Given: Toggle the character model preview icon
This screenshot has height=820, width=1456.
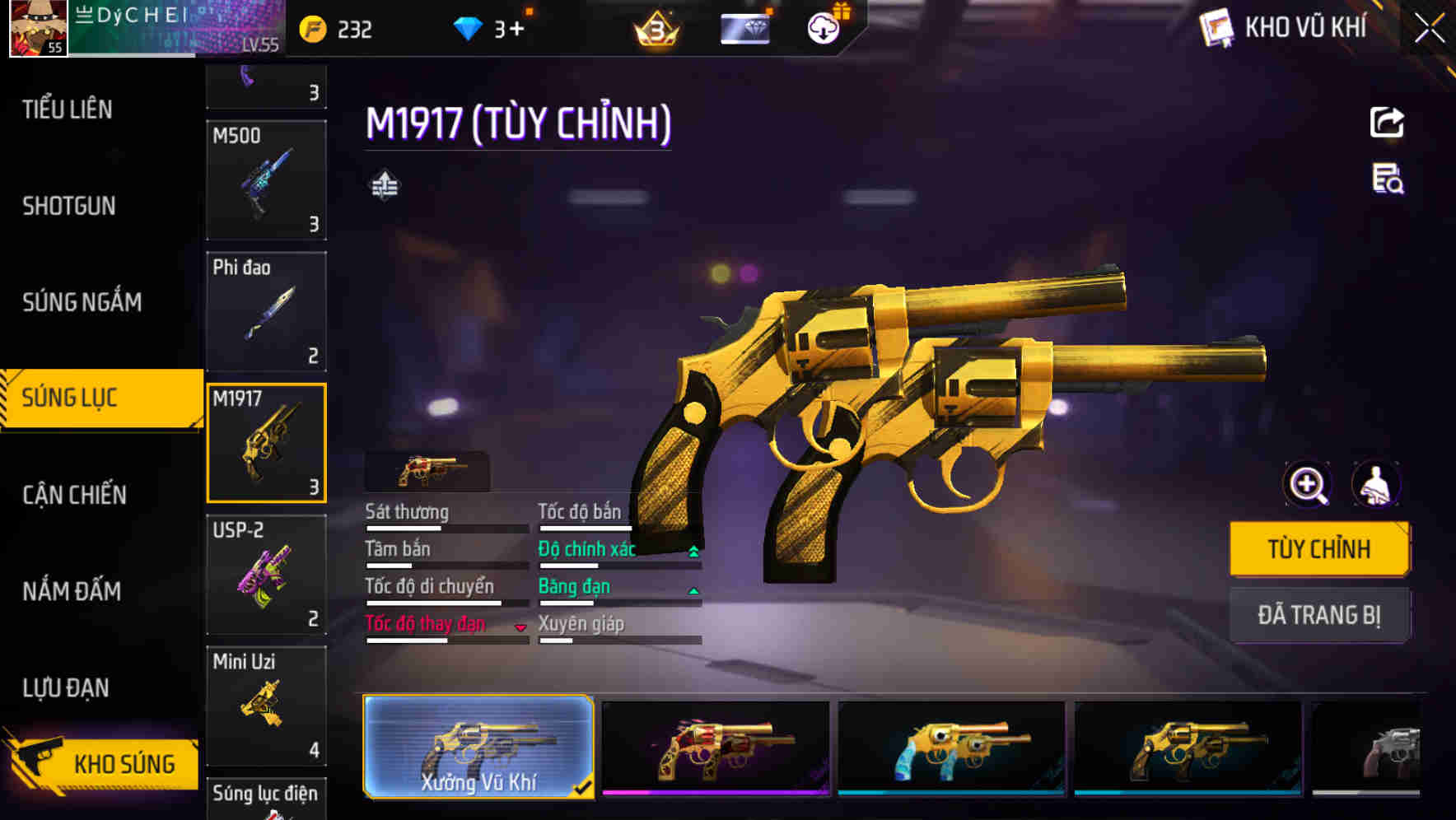Looking at the screenshot, I should [1377, 484].
